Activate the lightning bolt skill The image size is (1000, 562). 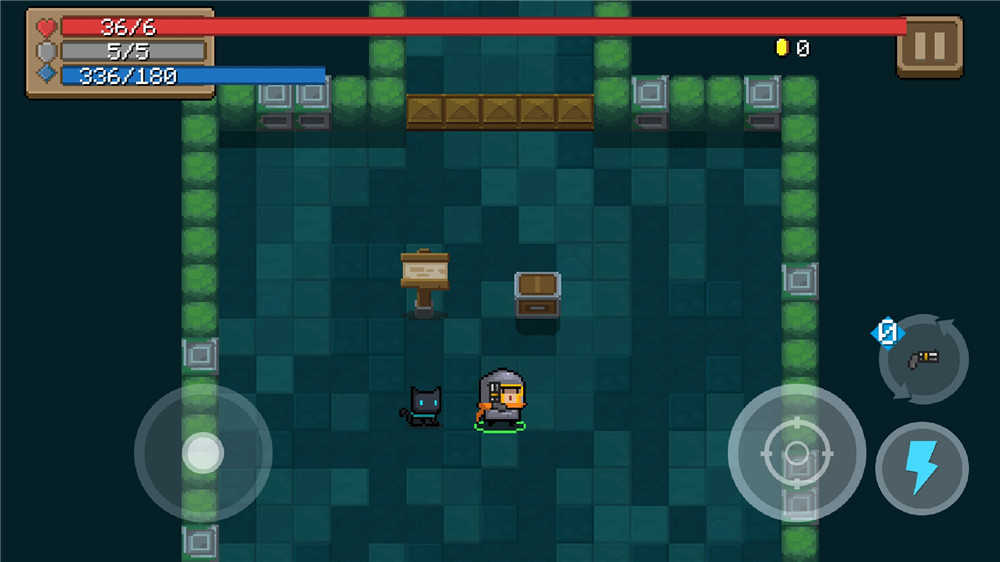click(x=921, y=468)
